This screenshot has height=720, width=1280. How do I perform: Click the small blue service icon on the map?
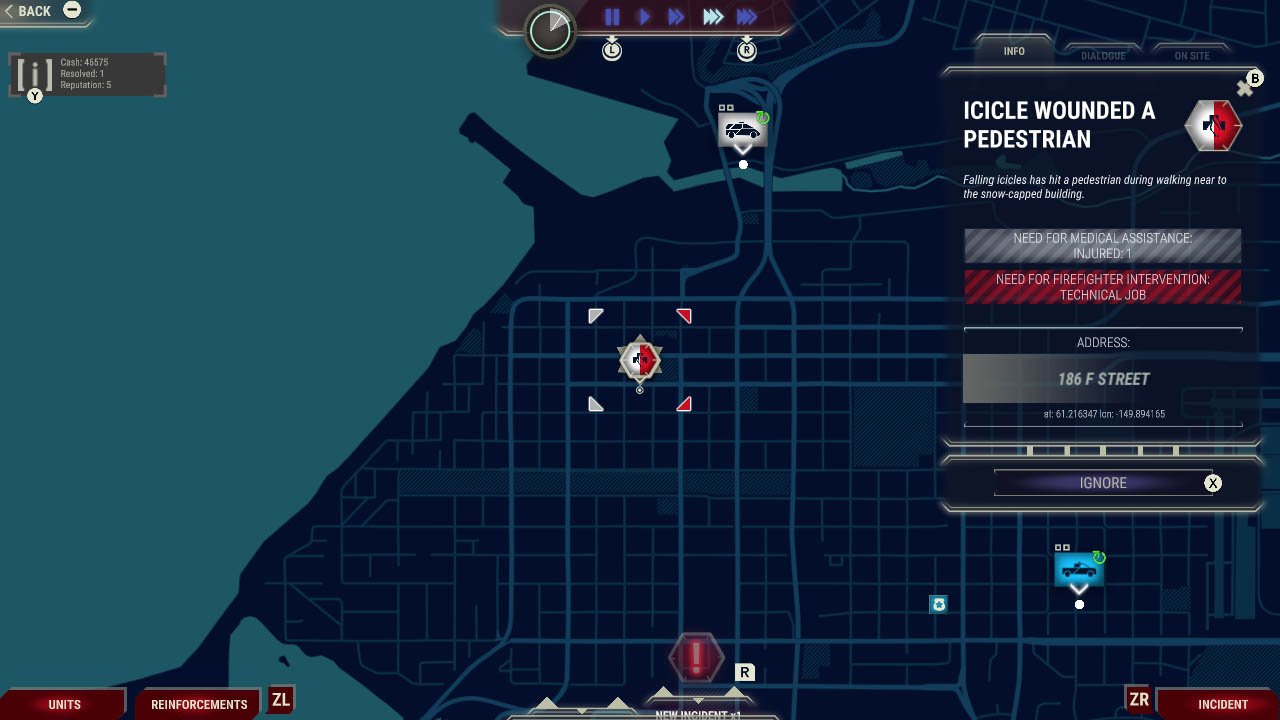point(938,604)
